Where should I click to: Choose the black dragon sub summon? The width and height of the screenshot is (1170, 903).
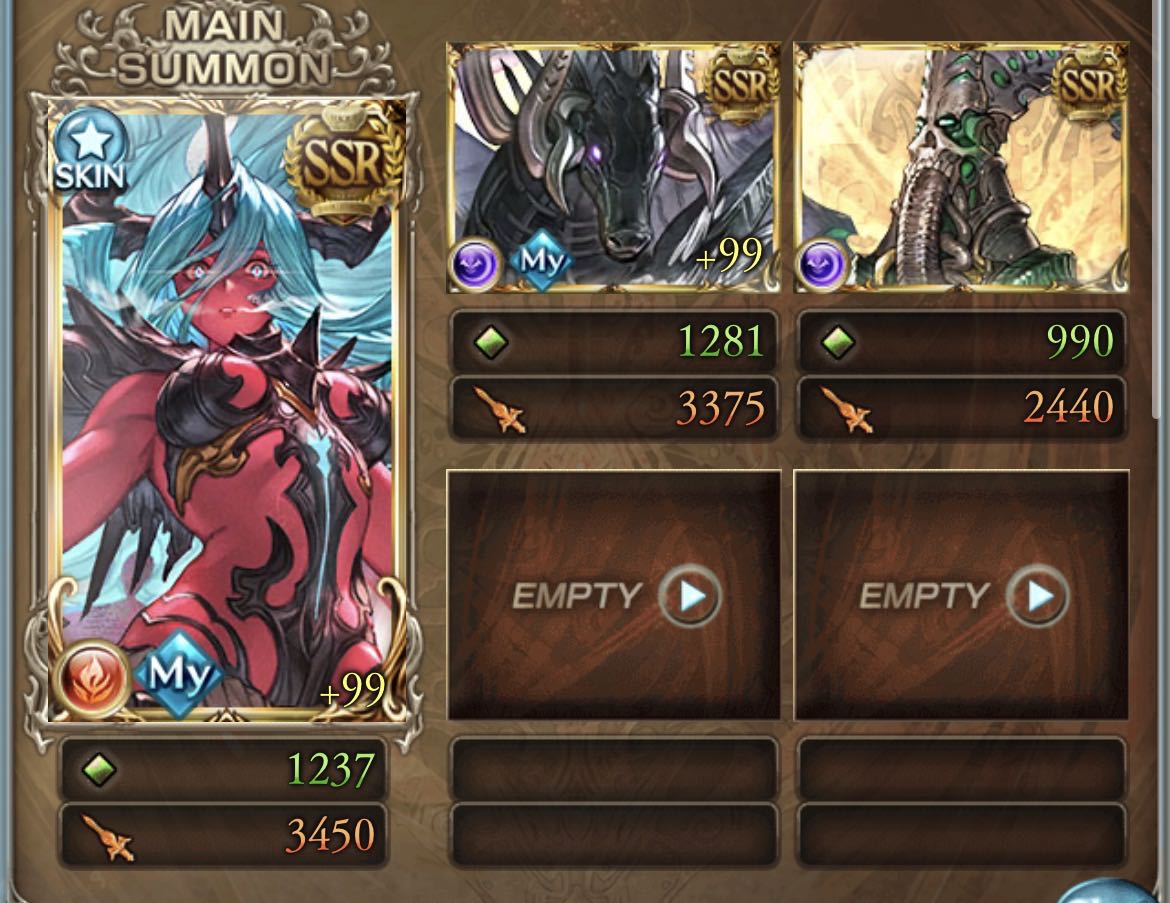tap(612, 168)
